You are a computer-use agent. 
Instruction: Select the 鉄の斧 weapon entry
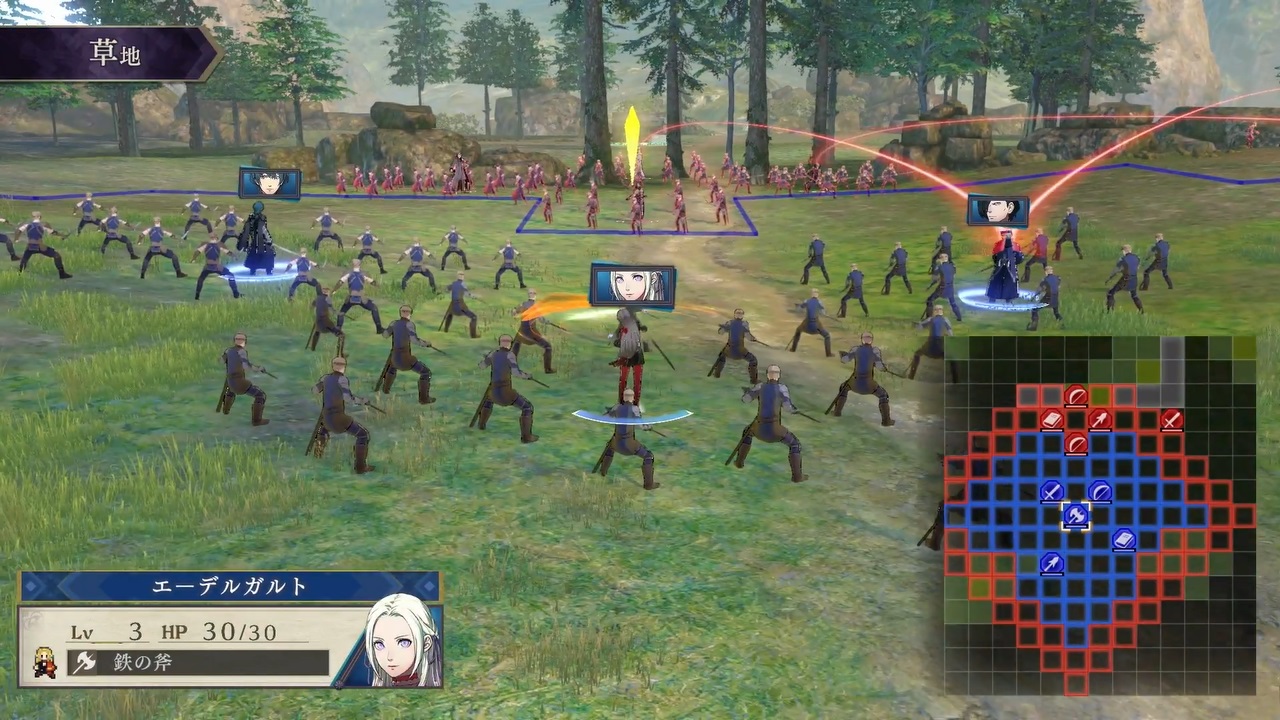198,662
